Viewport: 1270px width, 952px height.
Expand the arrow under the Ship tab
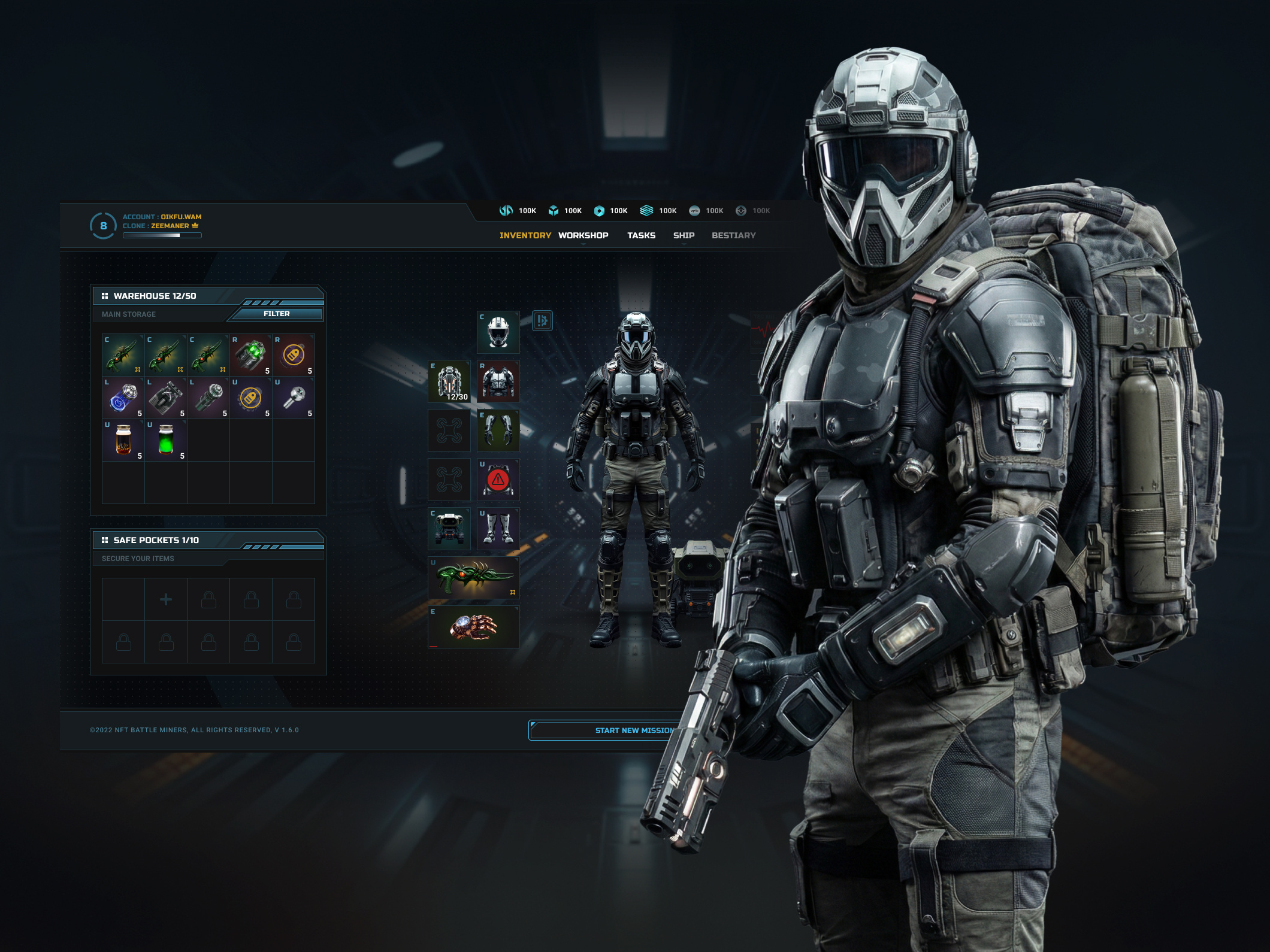click(x=684, y=244)
